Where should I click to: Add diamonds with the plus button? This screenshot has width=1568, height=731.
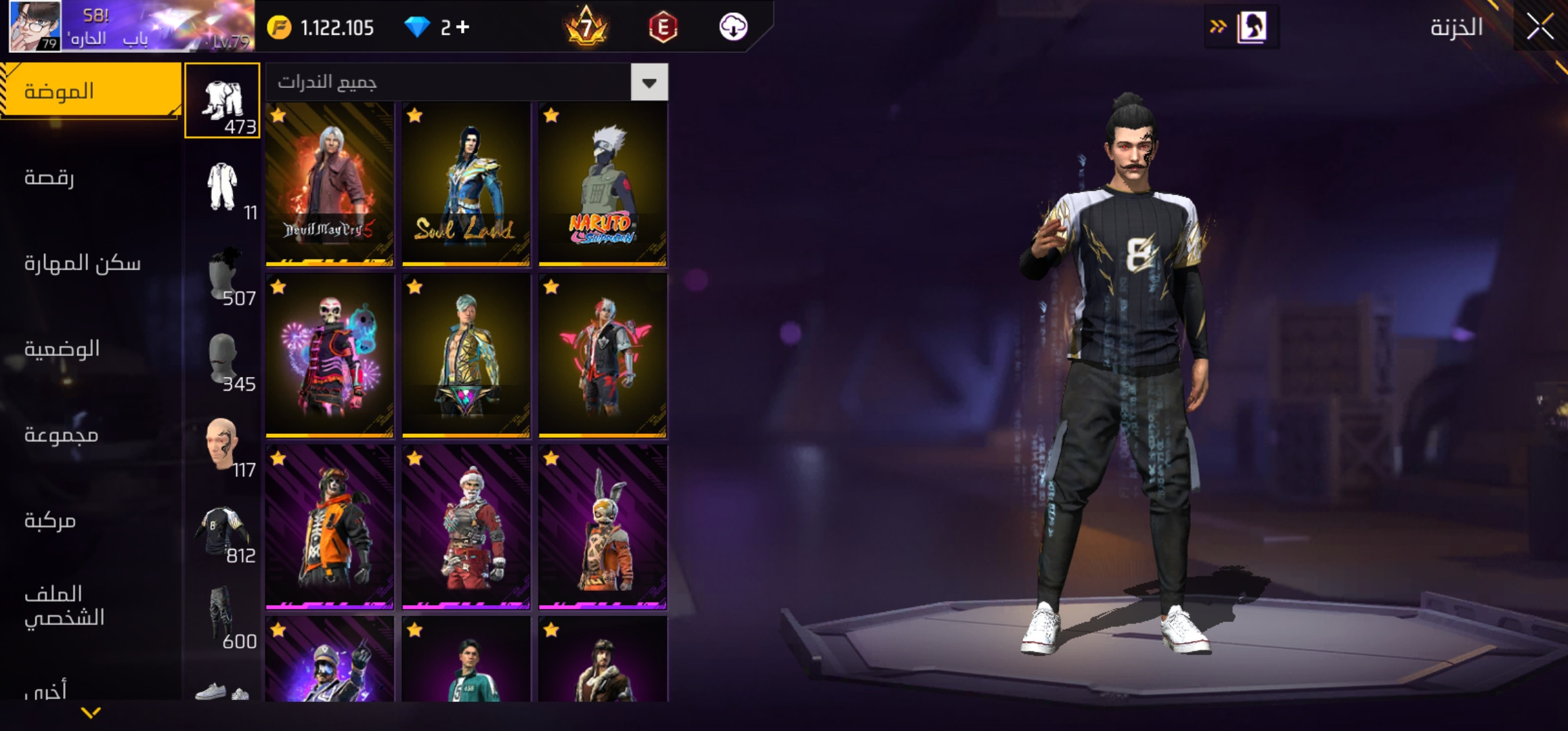(463, 27)
